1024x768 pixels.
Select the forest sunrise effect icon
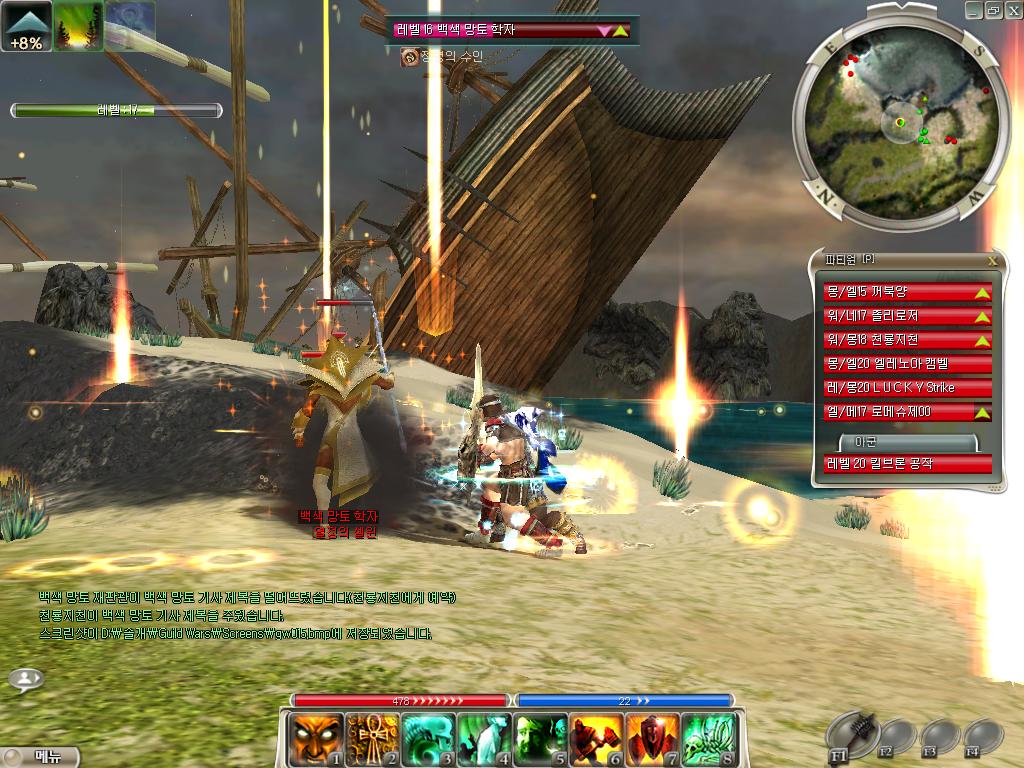tap(78, 26)
